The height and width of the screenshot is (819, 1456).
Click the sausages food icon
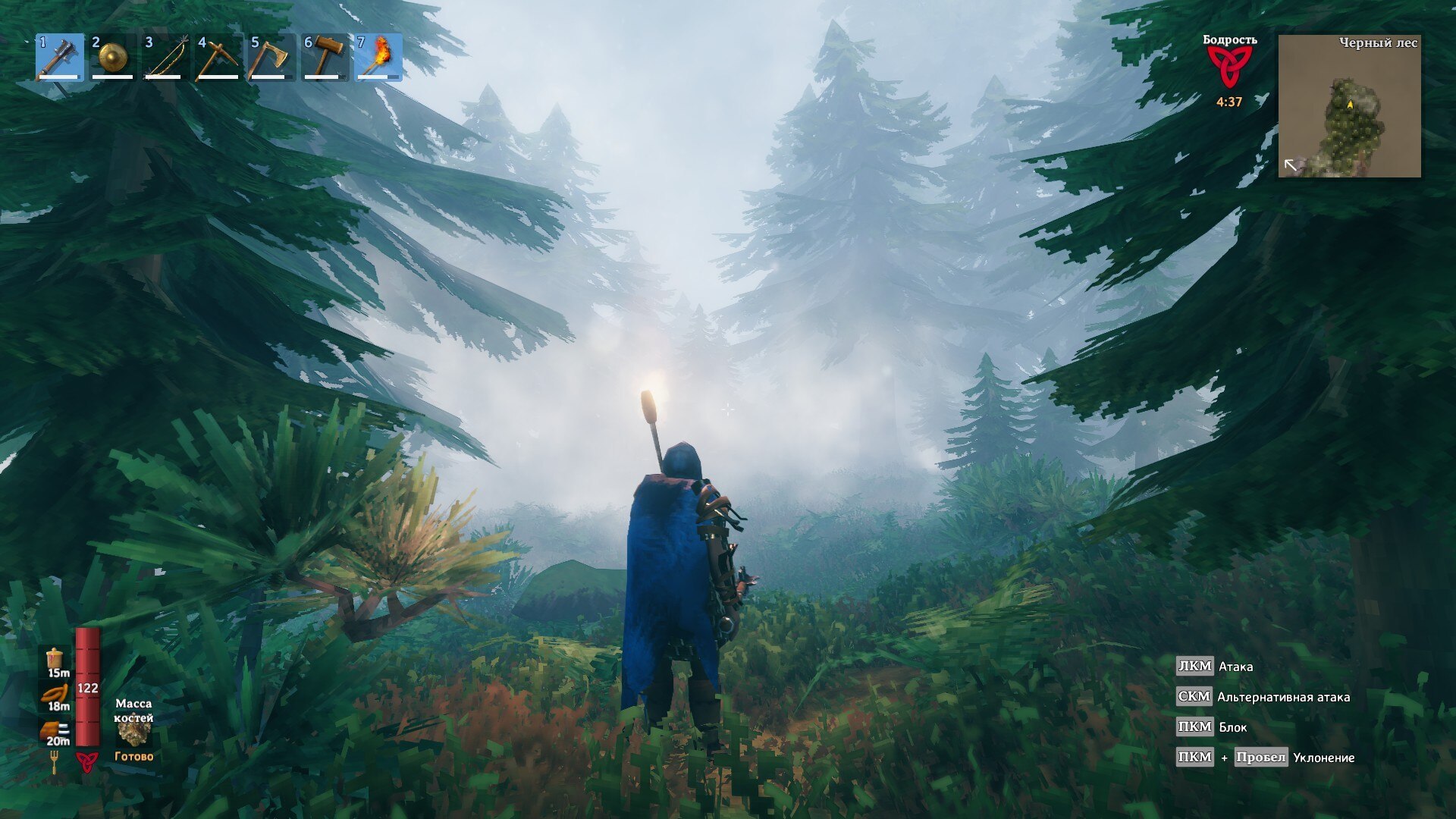(x=55, y=694)
